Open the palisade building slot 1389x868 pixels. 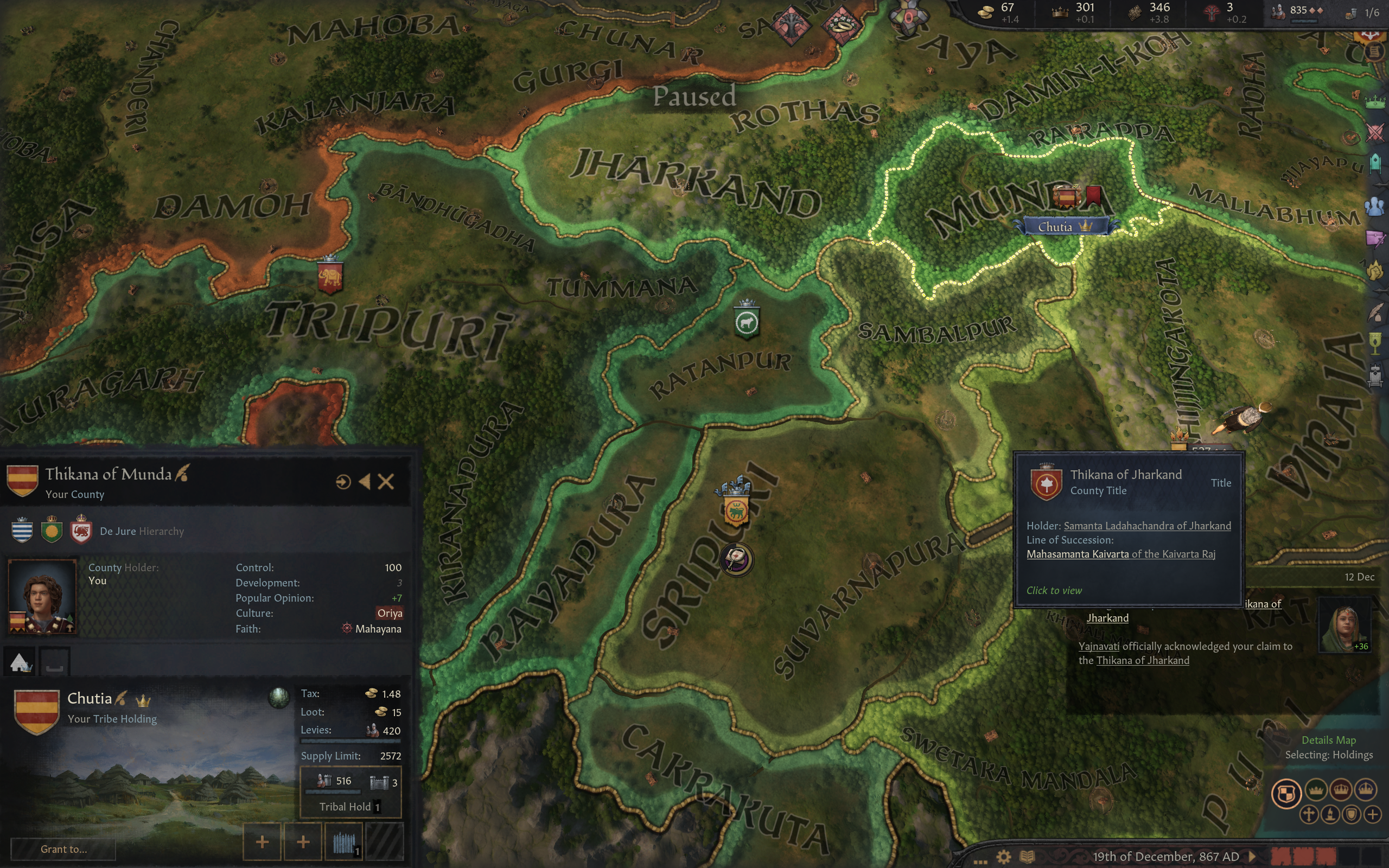344,842
